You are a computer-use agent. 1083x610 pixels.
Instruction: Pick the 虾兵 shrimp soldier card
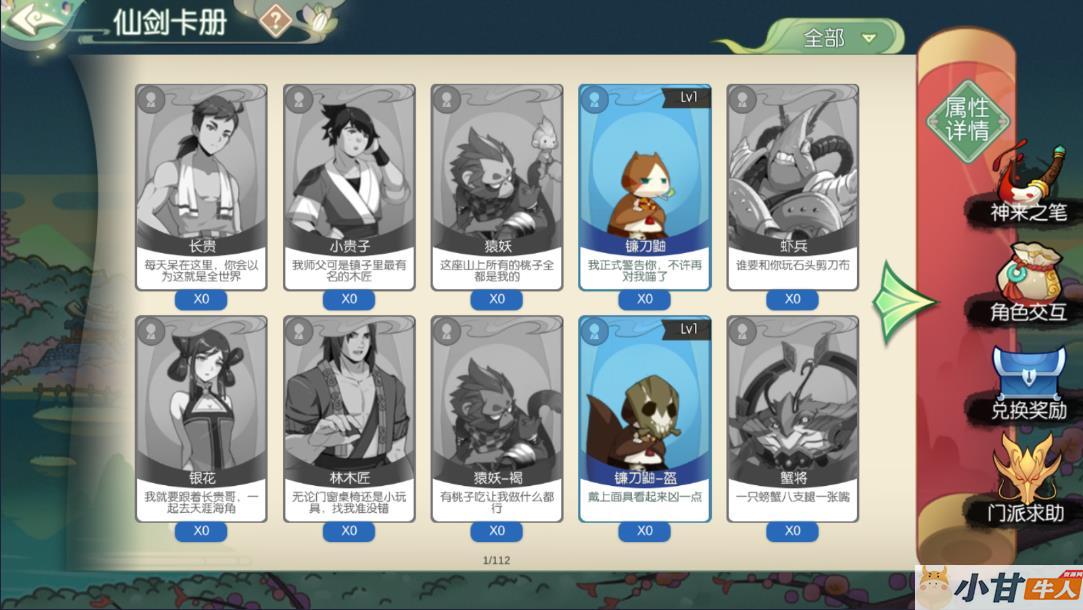pos(793,186)
